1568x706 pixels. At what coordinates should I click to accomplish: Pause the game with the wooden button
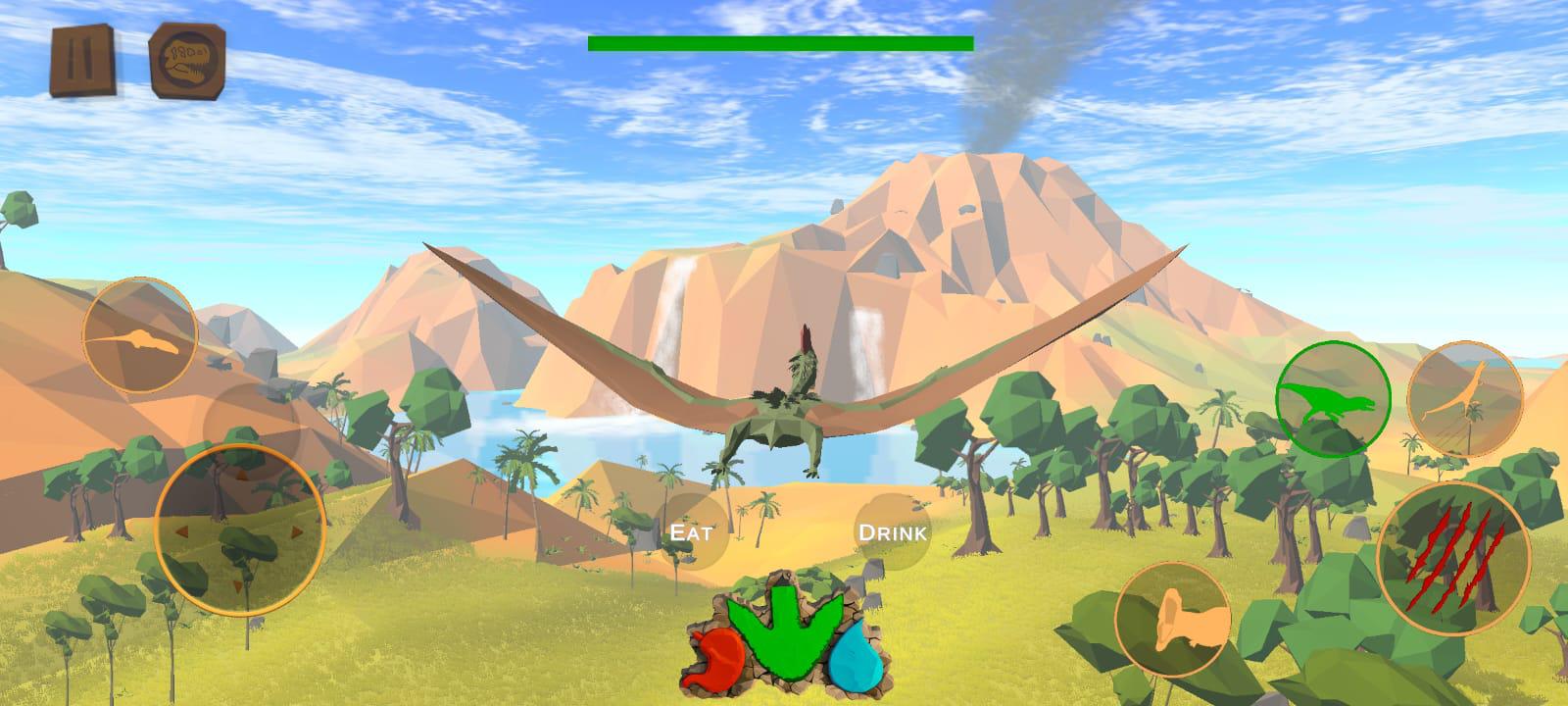pos(82,61)
